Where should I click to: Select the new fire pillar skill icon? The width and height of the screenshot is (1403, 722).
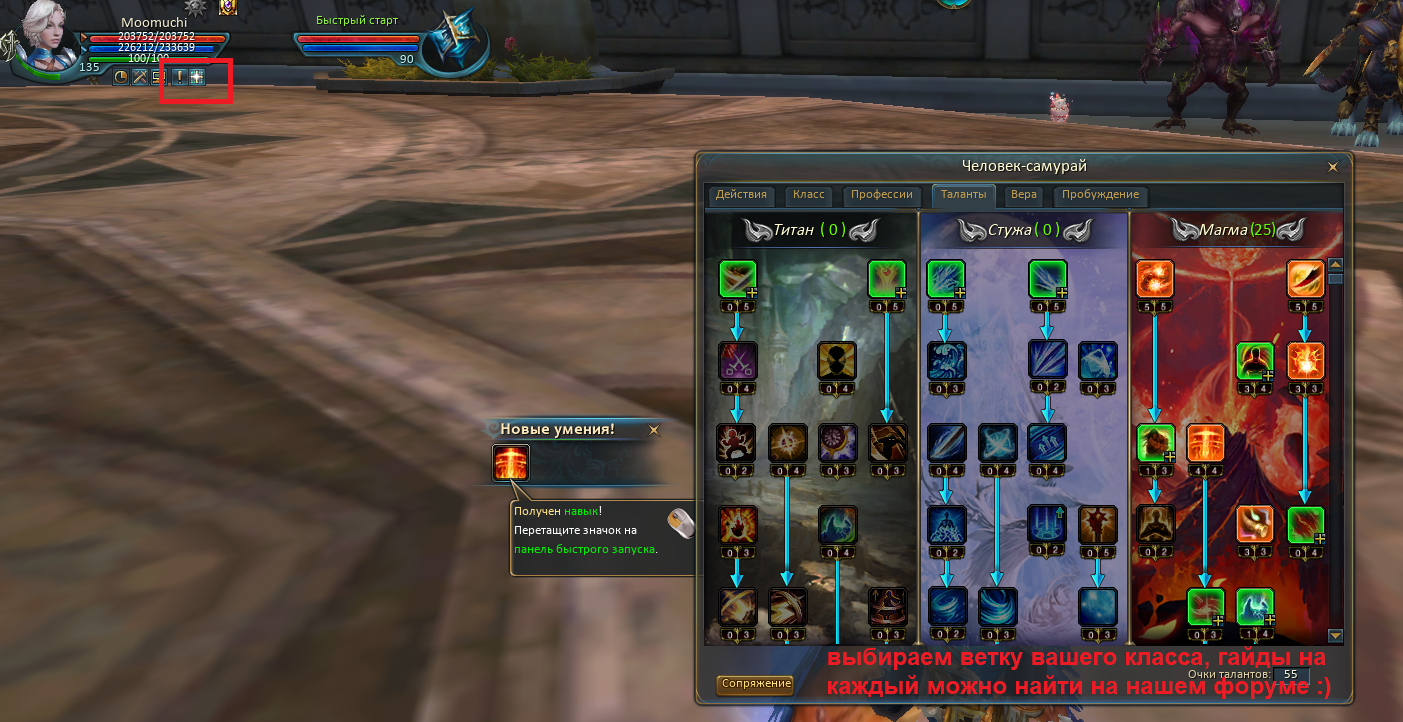tap(511, 463)
